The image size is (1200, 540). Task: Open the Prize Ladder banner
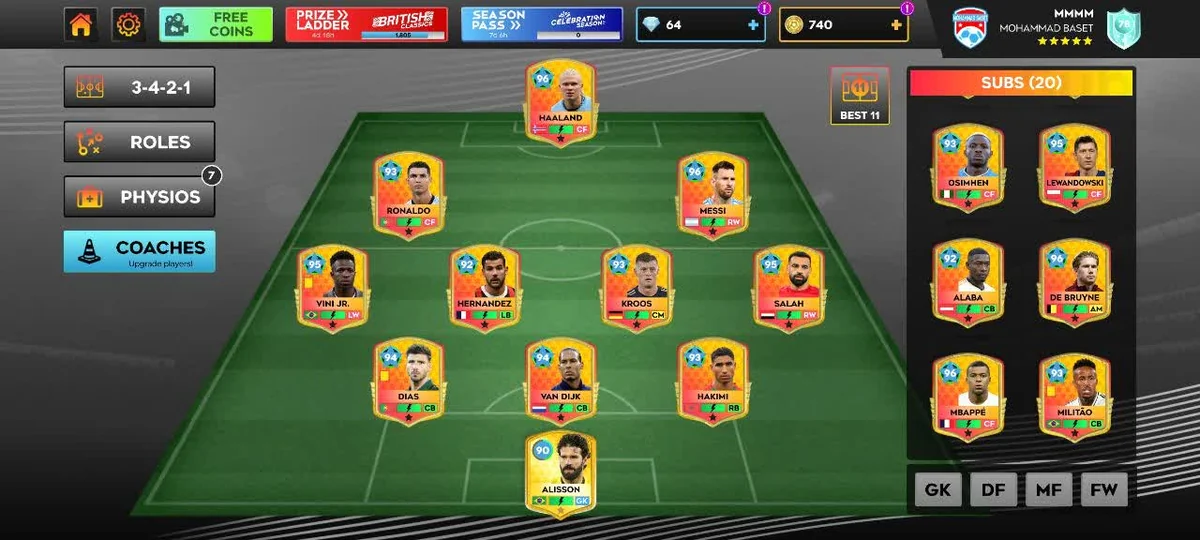366,25
